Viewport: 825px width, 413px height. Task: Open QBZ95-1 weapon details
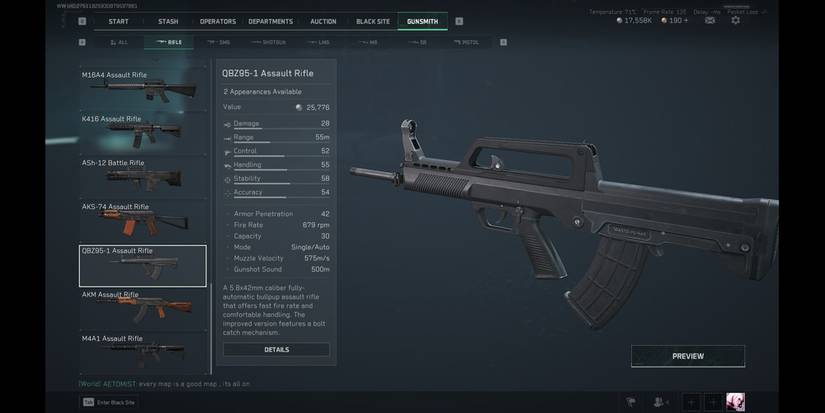pos(276,350)
